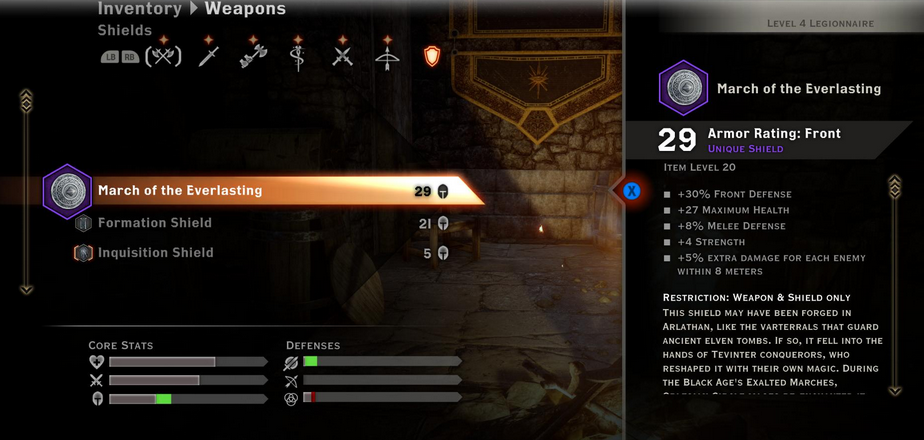This screenshot has width=924, height=440.
Task: Click the down arrow of the item list
Action: coord(27,289)
